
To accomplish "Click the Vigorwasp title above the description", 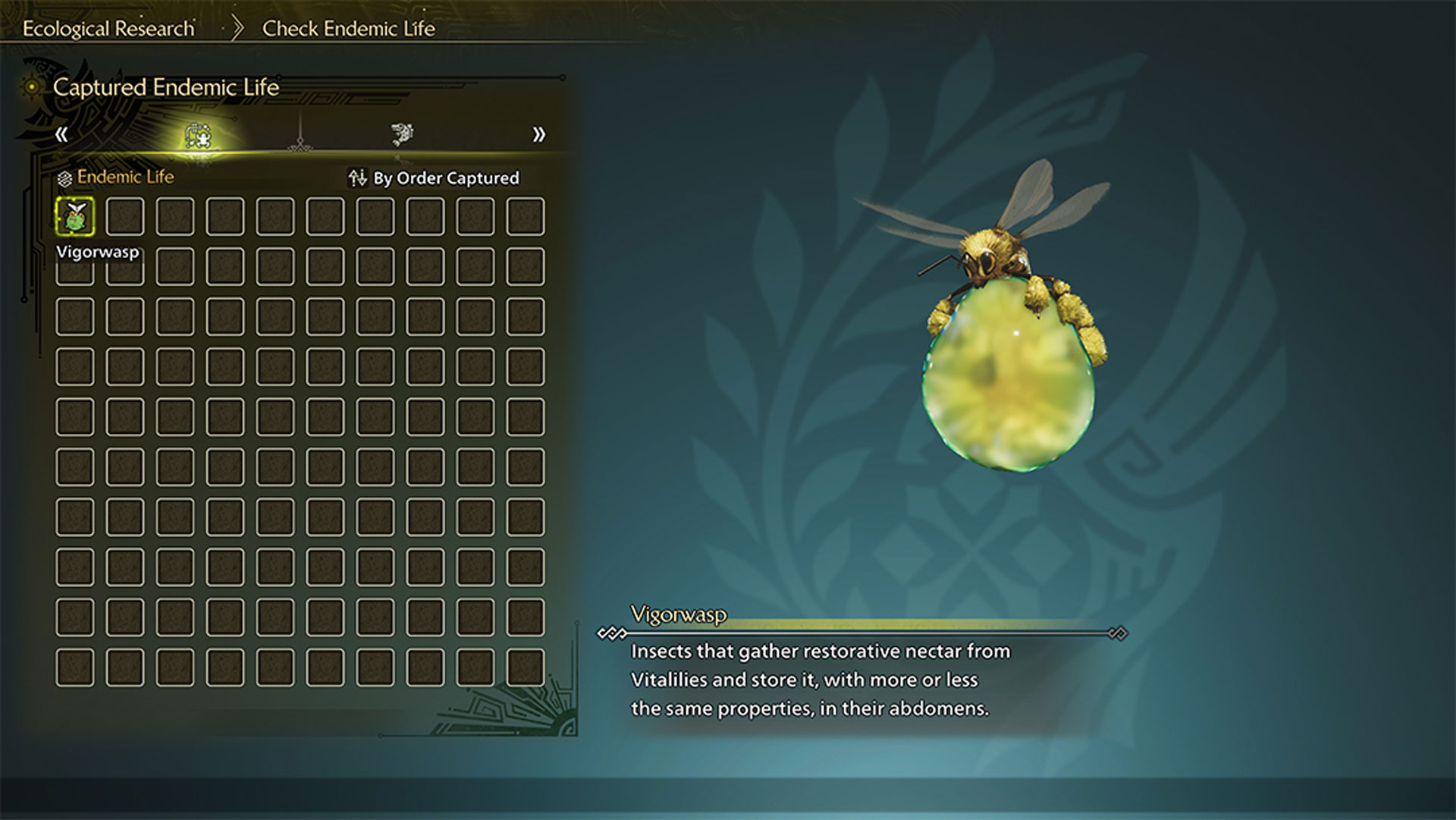I will click(x=678, y=616).
